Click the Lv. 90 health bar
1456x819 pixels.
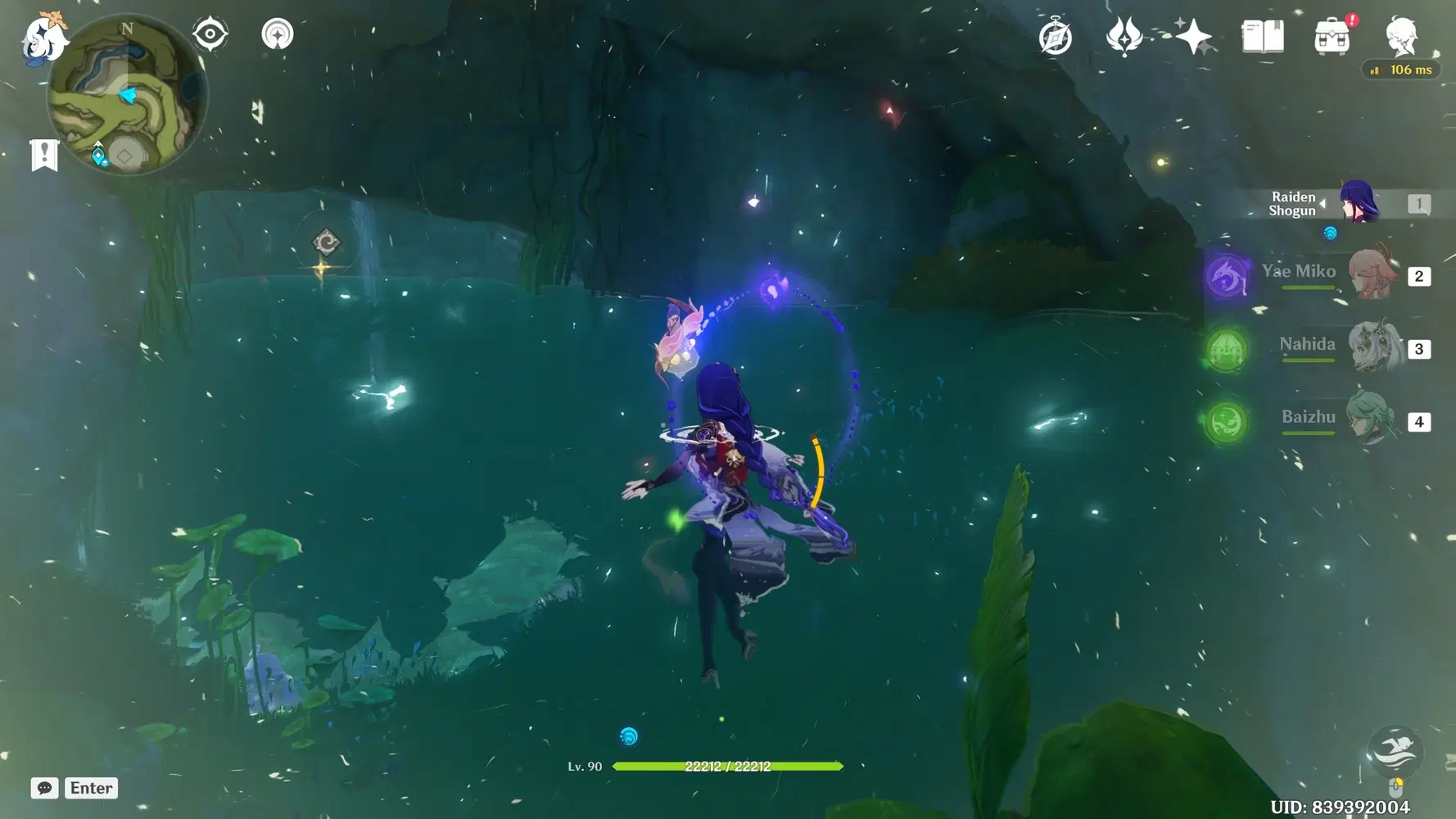pyautogui.click(x=729, y=767)
